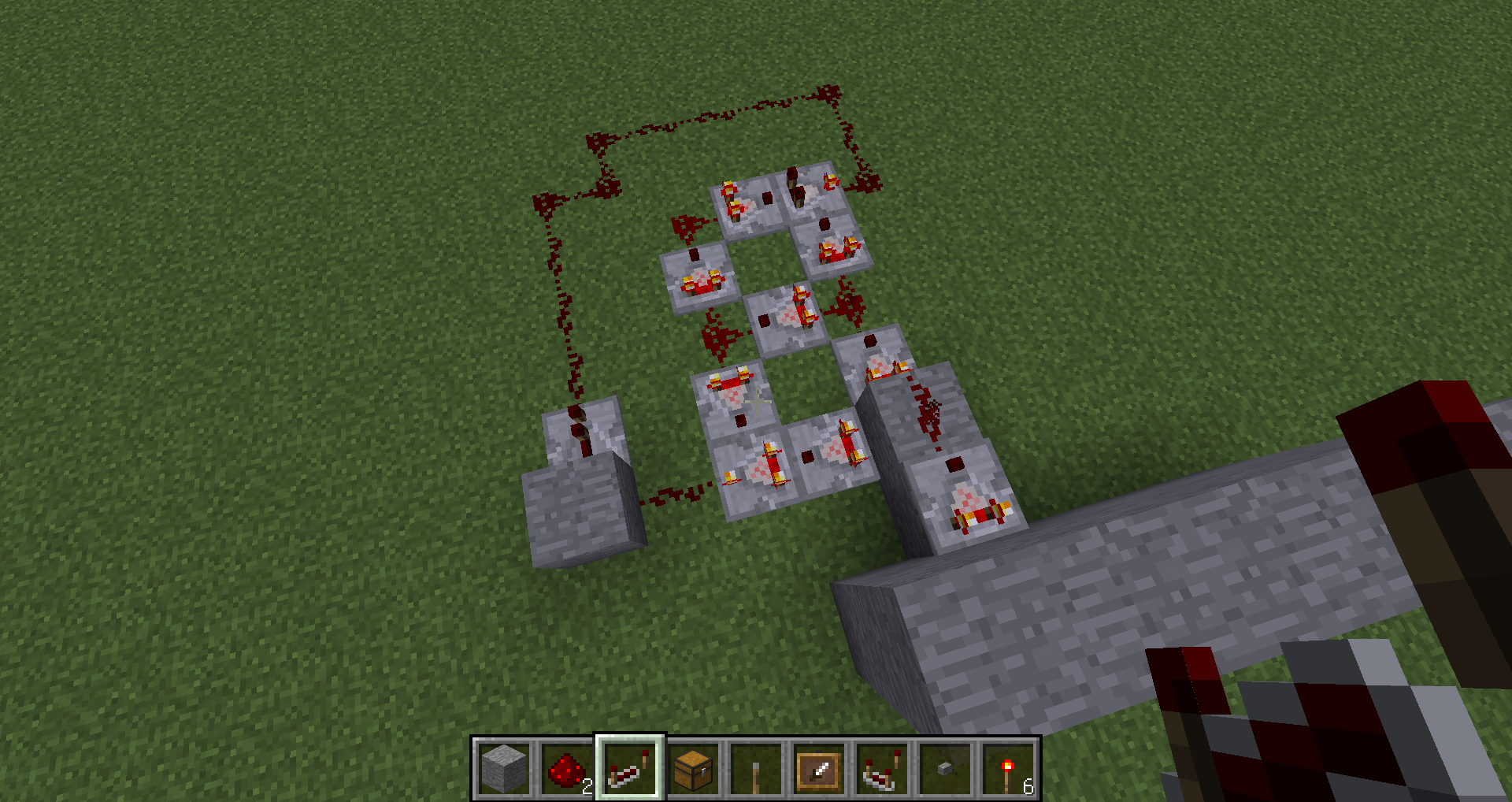Pick the stone button slot
Screen dimensions: 1512x802
[945, 768]
